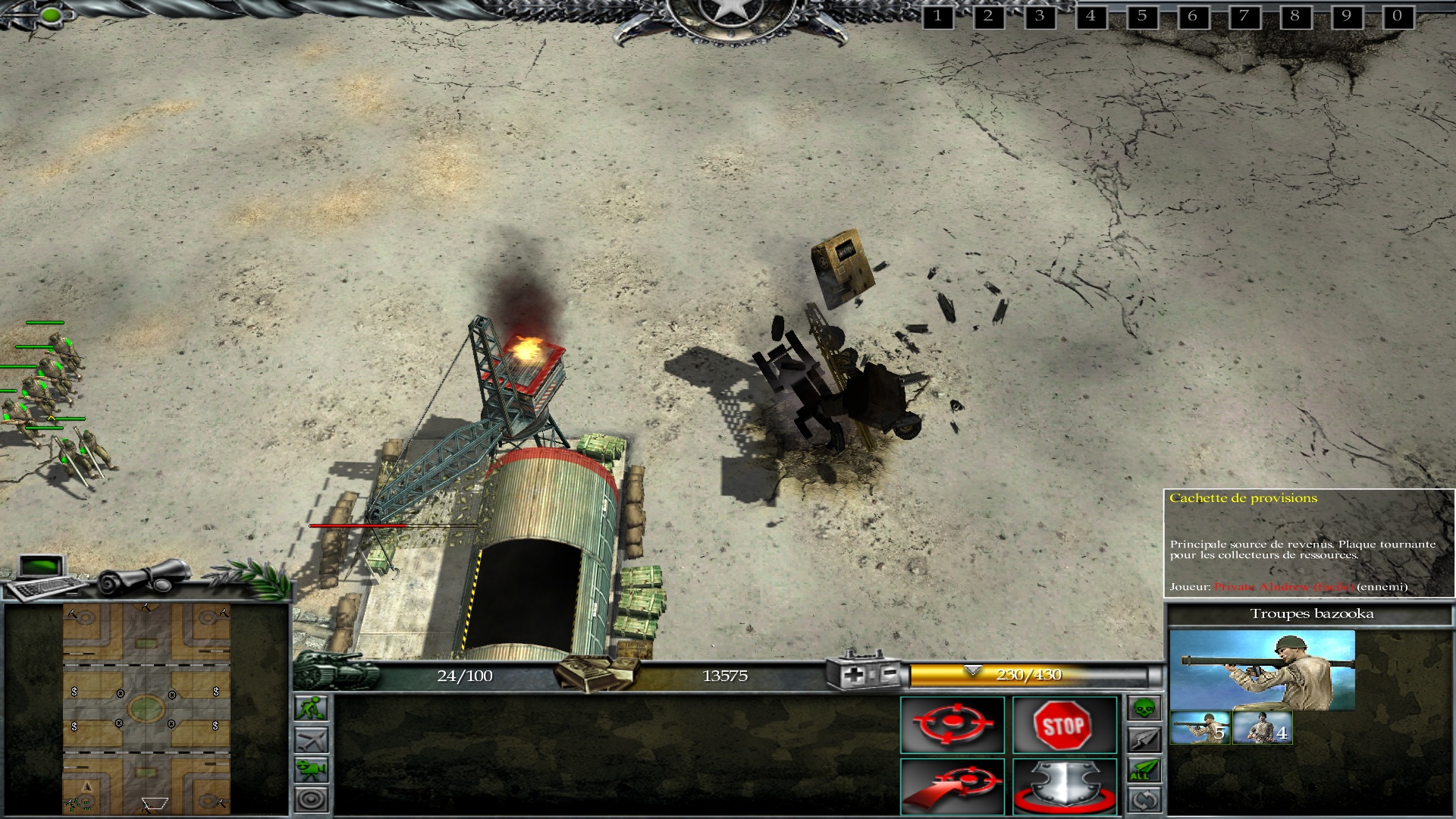Click the grey paper plane button

[1144, 739]
